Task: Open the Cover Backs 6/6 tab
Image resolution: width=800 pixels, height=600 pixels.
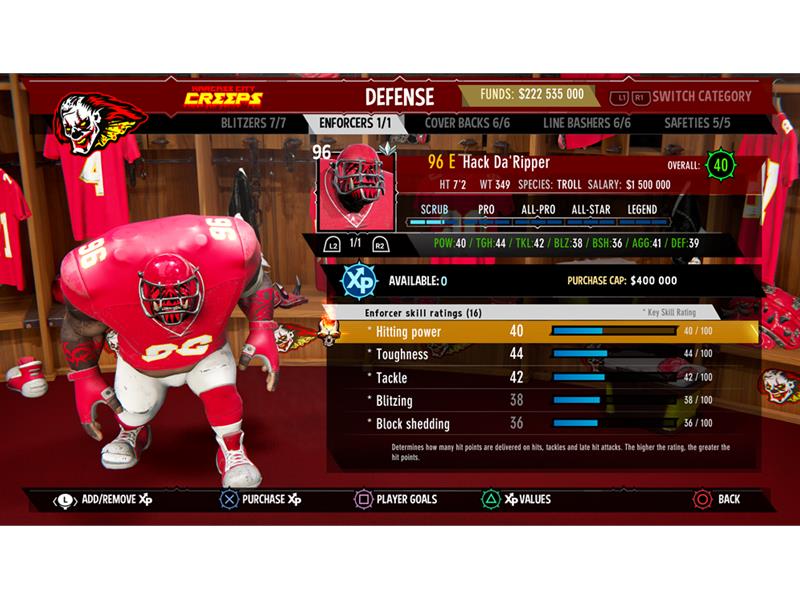Action: coord(467,123)
